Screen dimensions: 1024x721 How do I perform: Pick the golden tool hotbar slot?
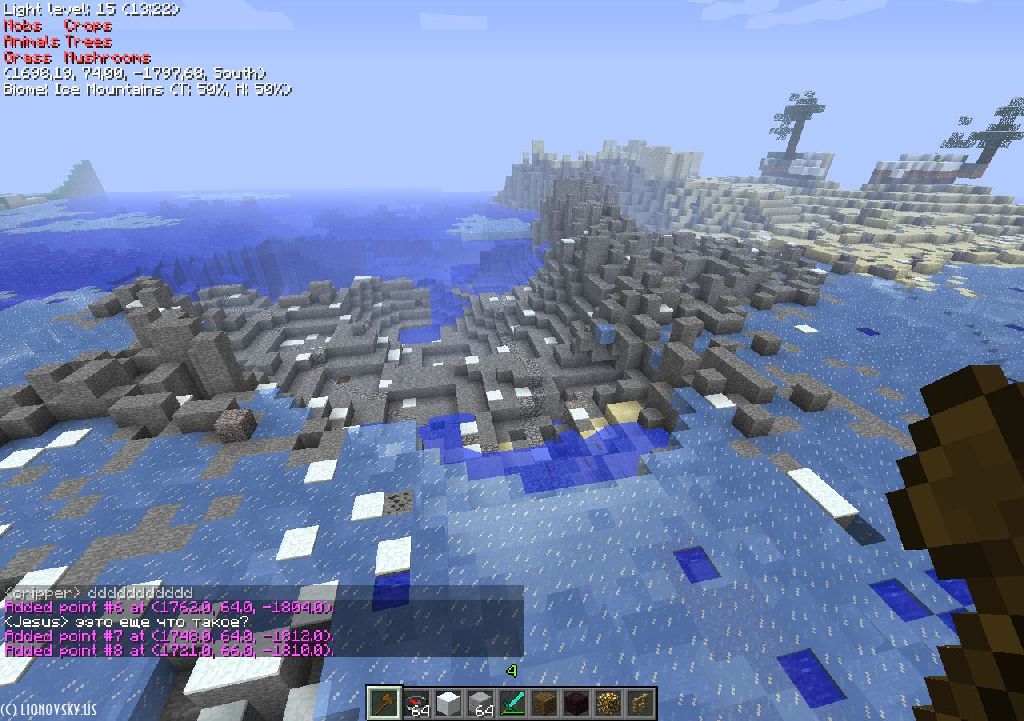(x=640, y=703)
